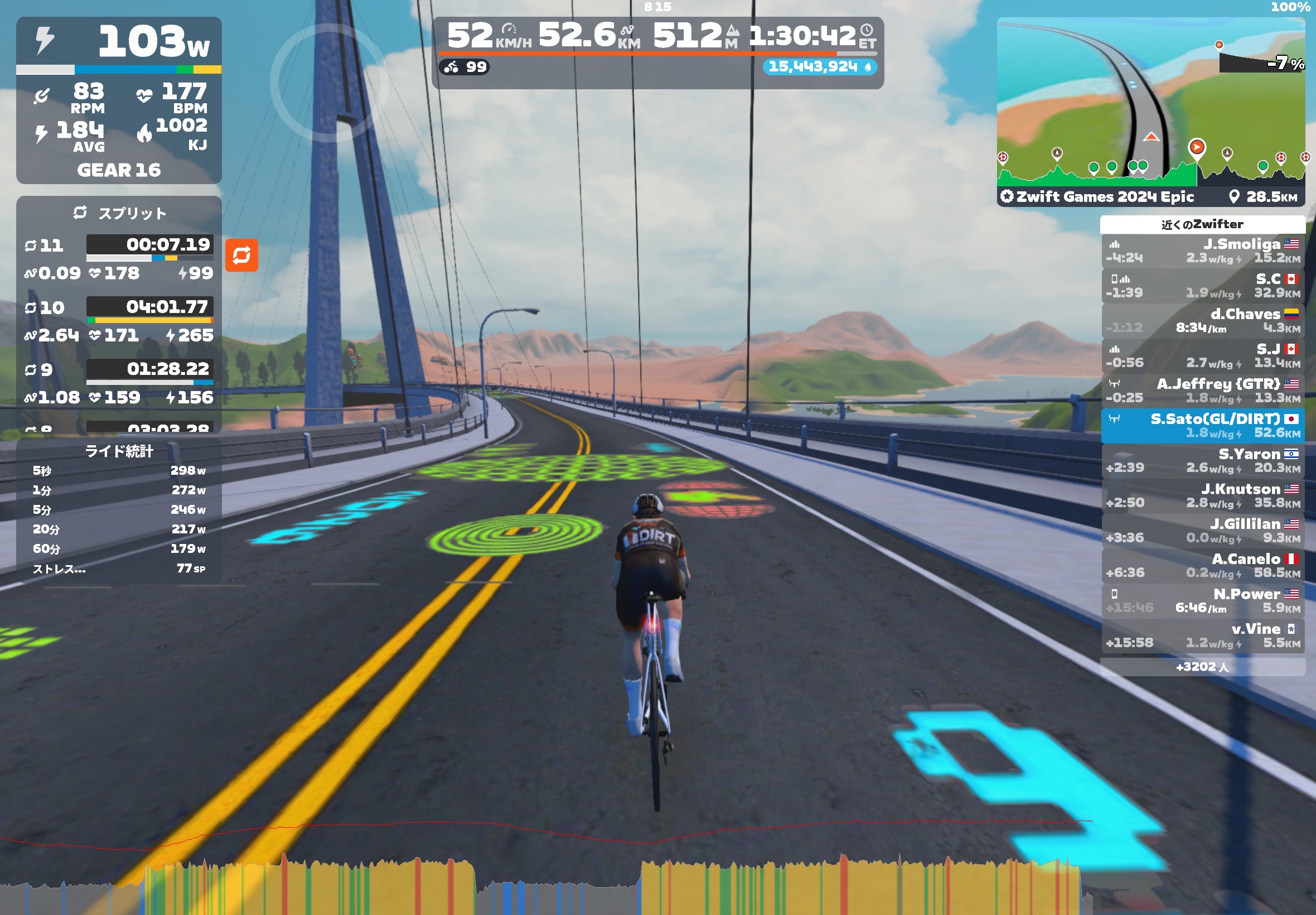Select J.Smoliga in nearby Zwifters list
The width and height of the screenshot is (1316, 915).
(x=1203, y=251)
